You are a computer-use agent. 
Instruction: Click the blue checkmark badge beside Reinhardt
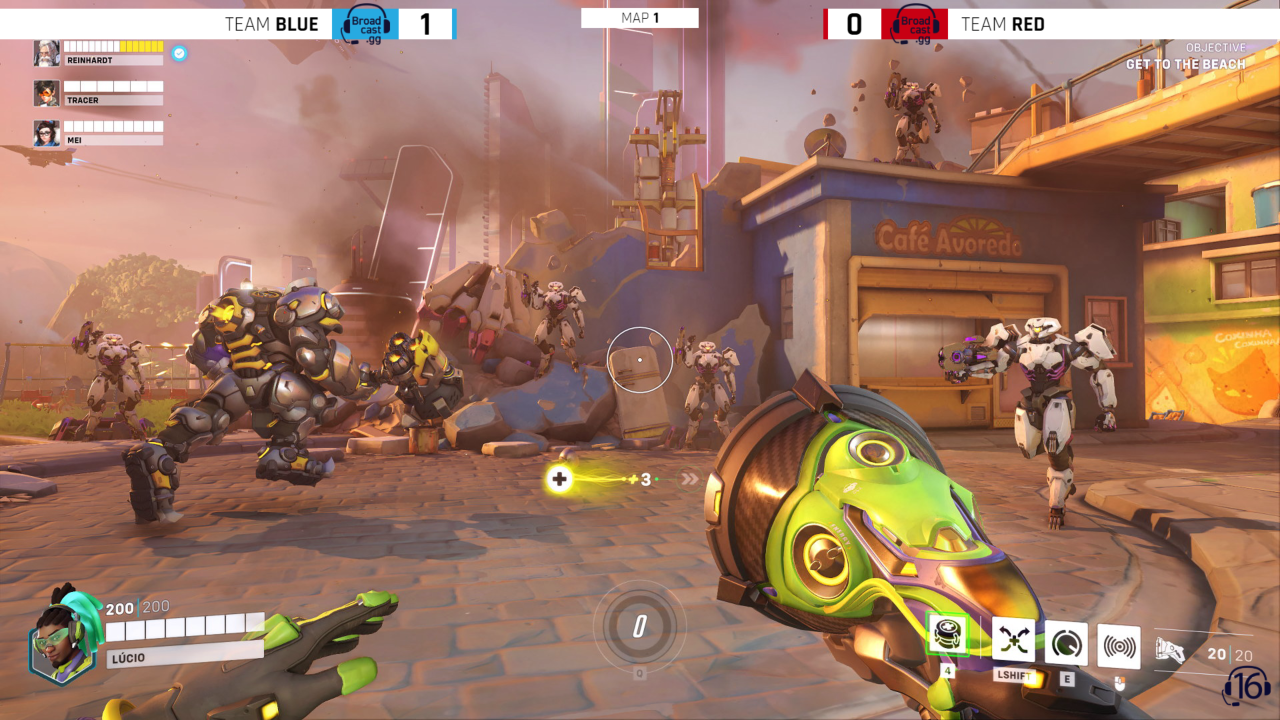[179, 53]
